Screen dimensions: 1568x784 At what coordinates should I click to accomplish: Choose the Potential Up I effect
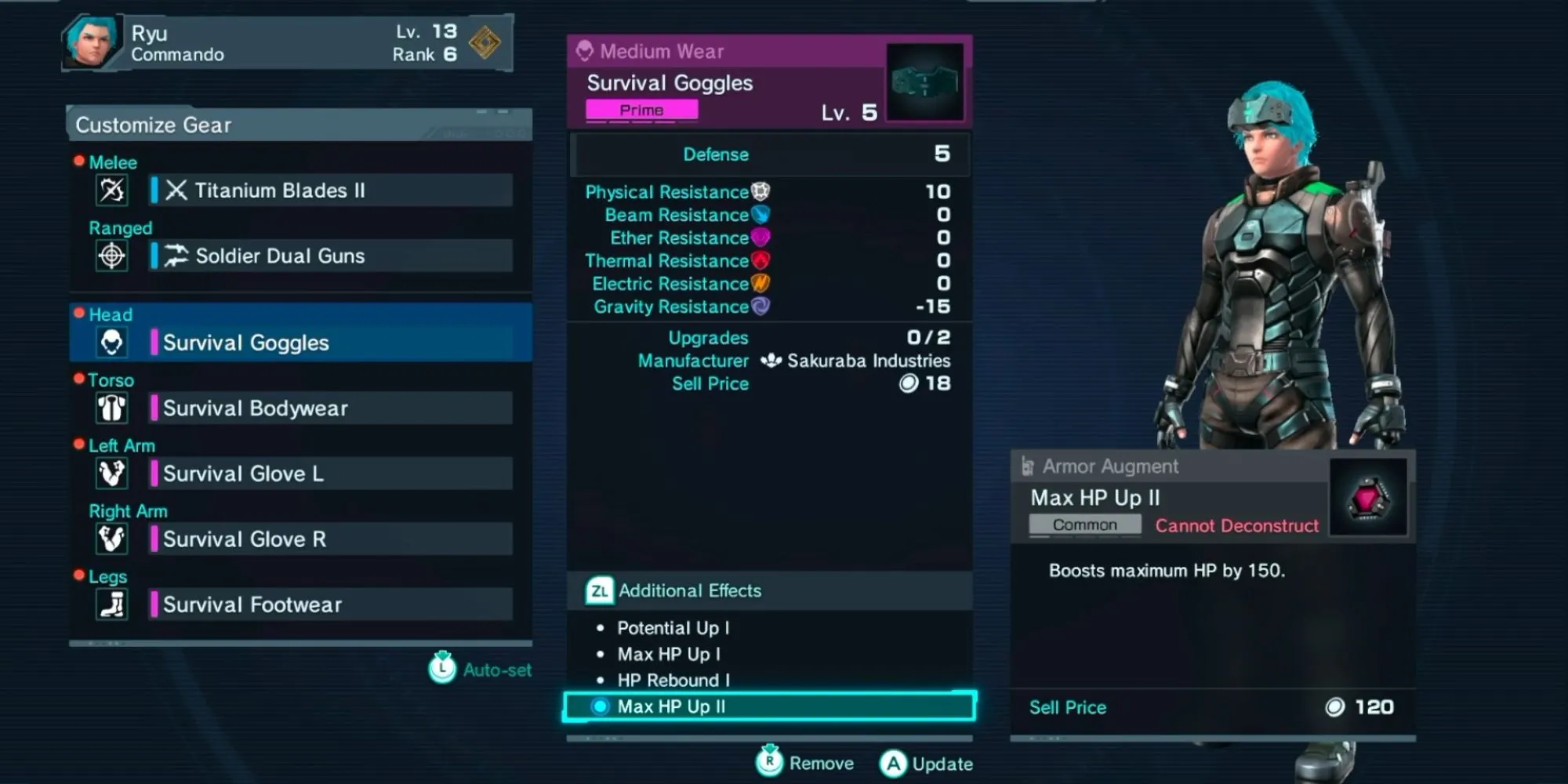click(673, 628)
